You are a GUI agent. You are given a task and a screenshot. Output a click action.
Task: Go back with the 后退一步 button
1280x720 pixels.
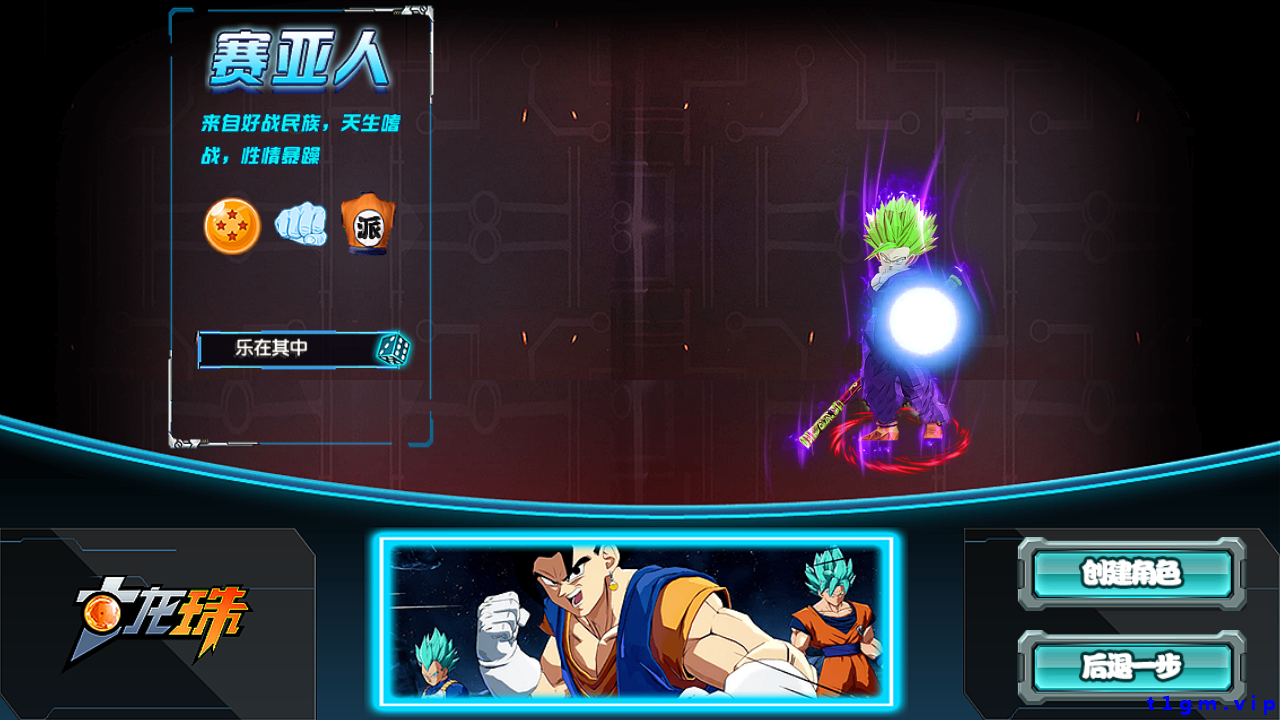1131,665
